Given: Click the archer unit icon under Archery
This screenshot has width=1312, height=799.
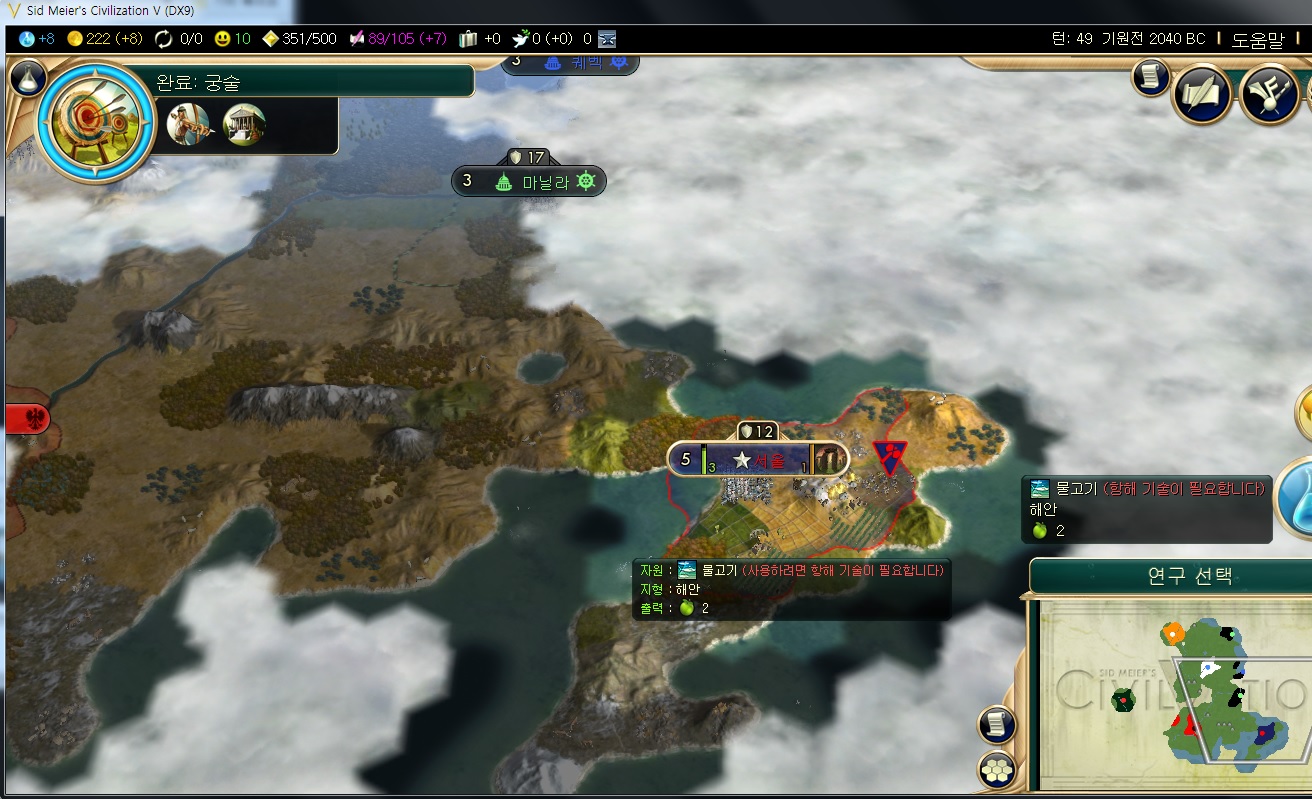Looking at the screenshot, I should [x=188, y=125].
